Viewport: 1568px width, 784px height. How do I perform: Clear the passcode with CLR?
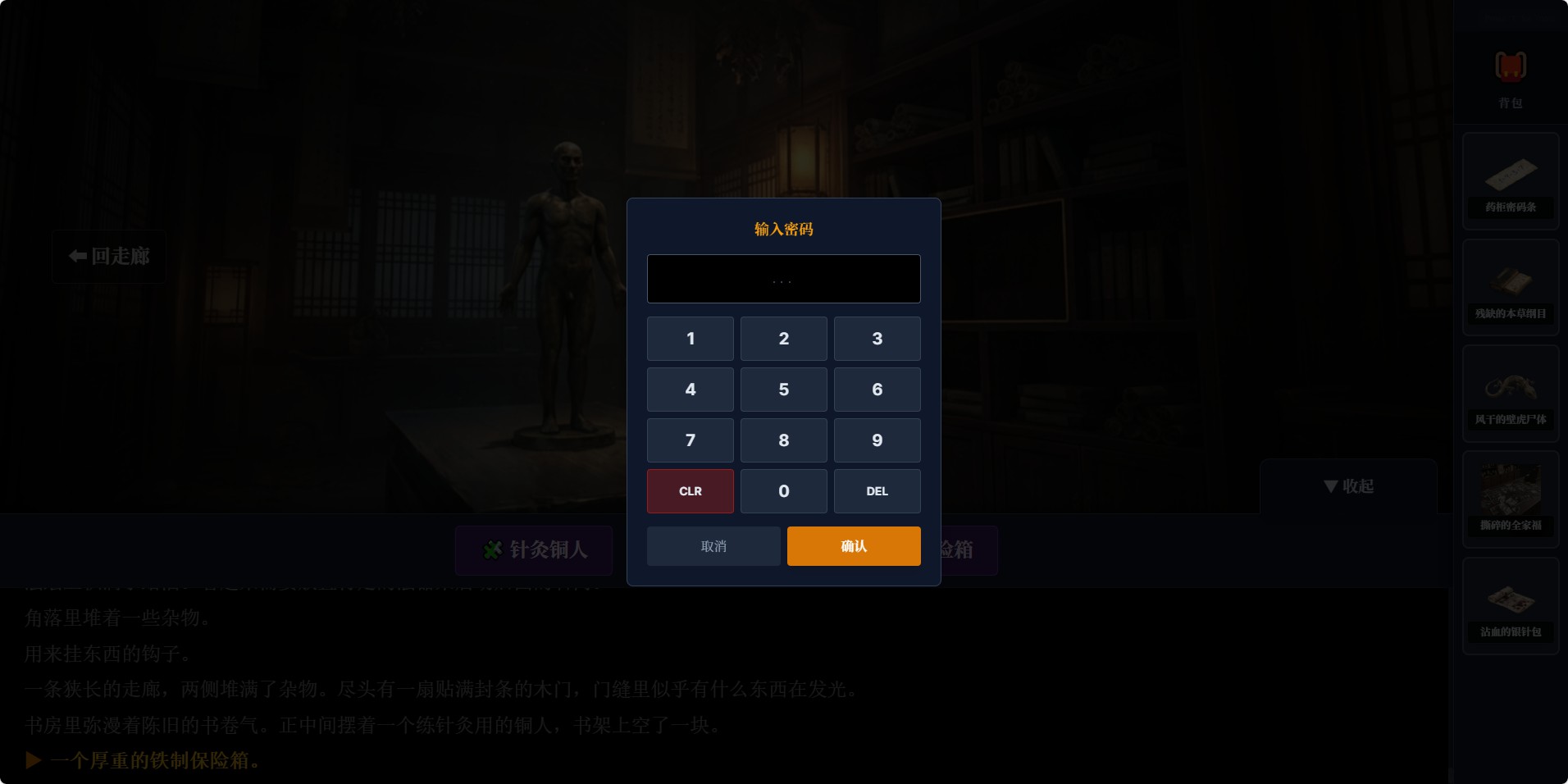click(x=690, y=490)
